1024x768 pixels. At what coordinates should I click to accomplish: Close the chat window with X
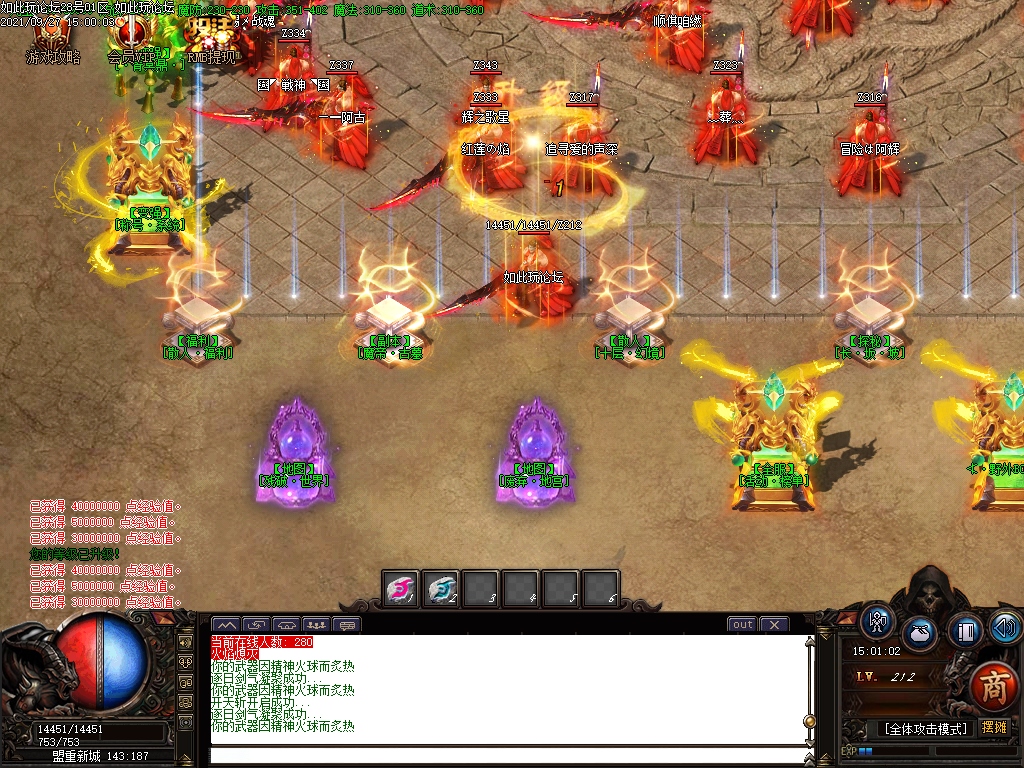click(774, 625)
